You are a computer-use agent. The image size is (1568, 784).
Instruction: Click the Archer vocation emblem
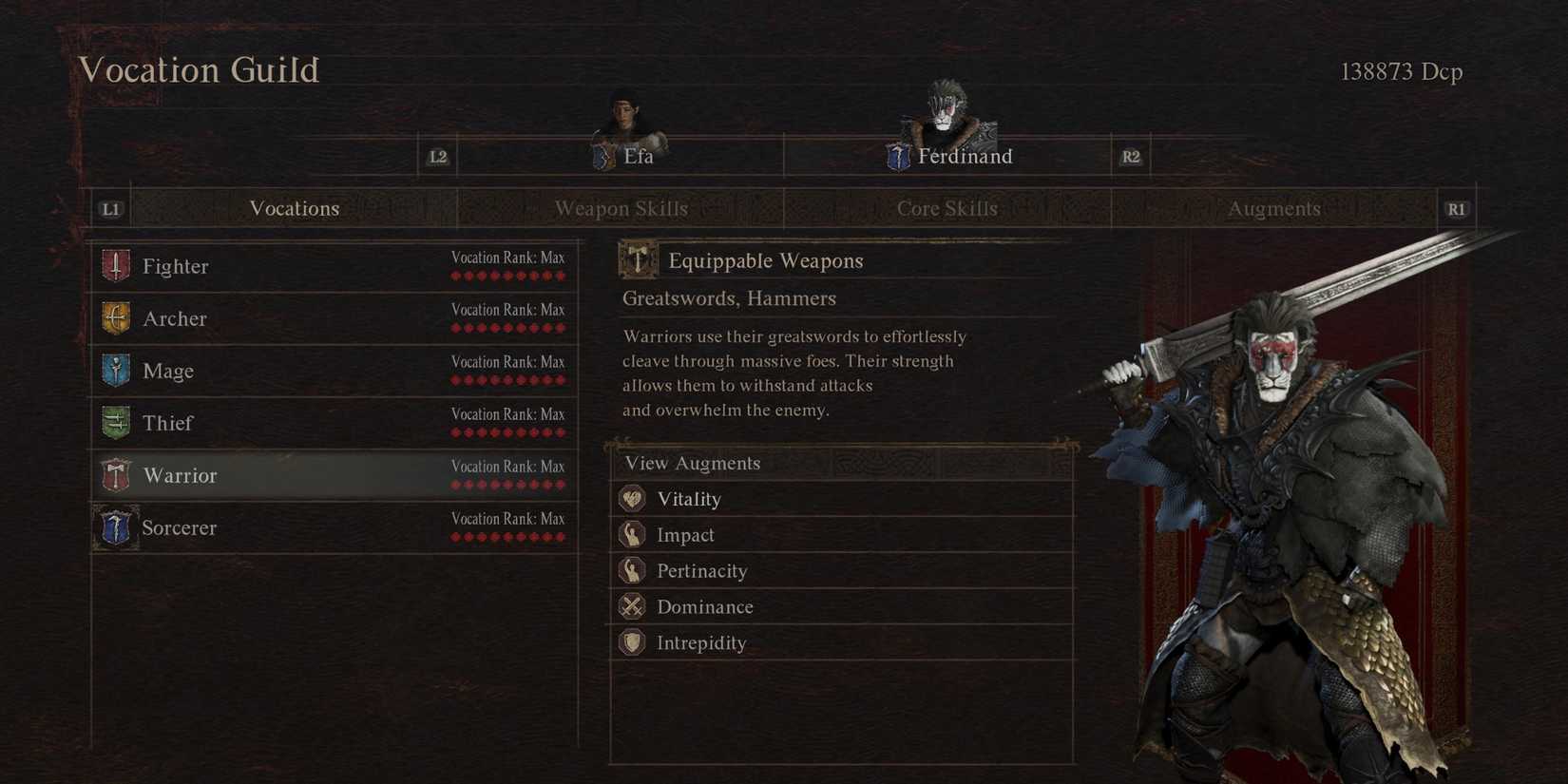pos(115,318)
